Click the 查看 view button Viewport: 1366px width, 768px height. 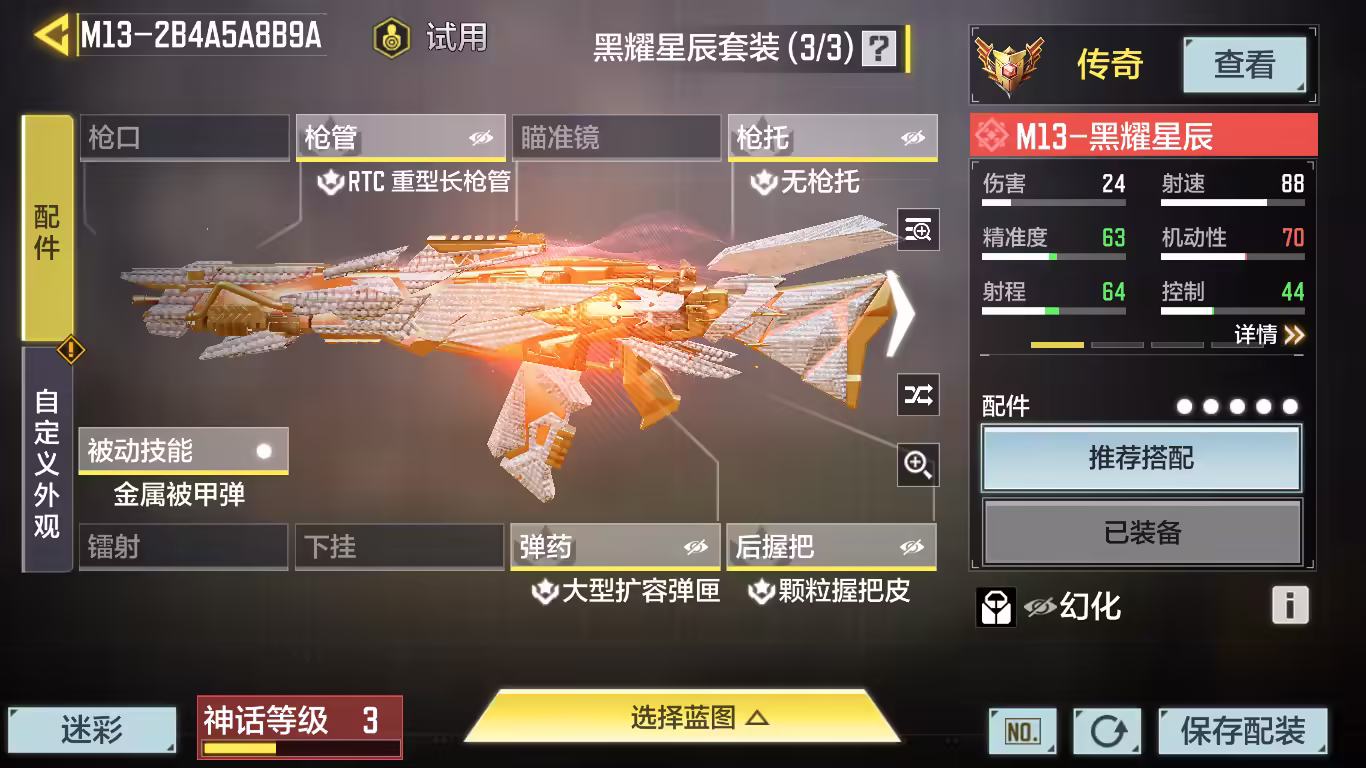click(x=1244, y=65)
